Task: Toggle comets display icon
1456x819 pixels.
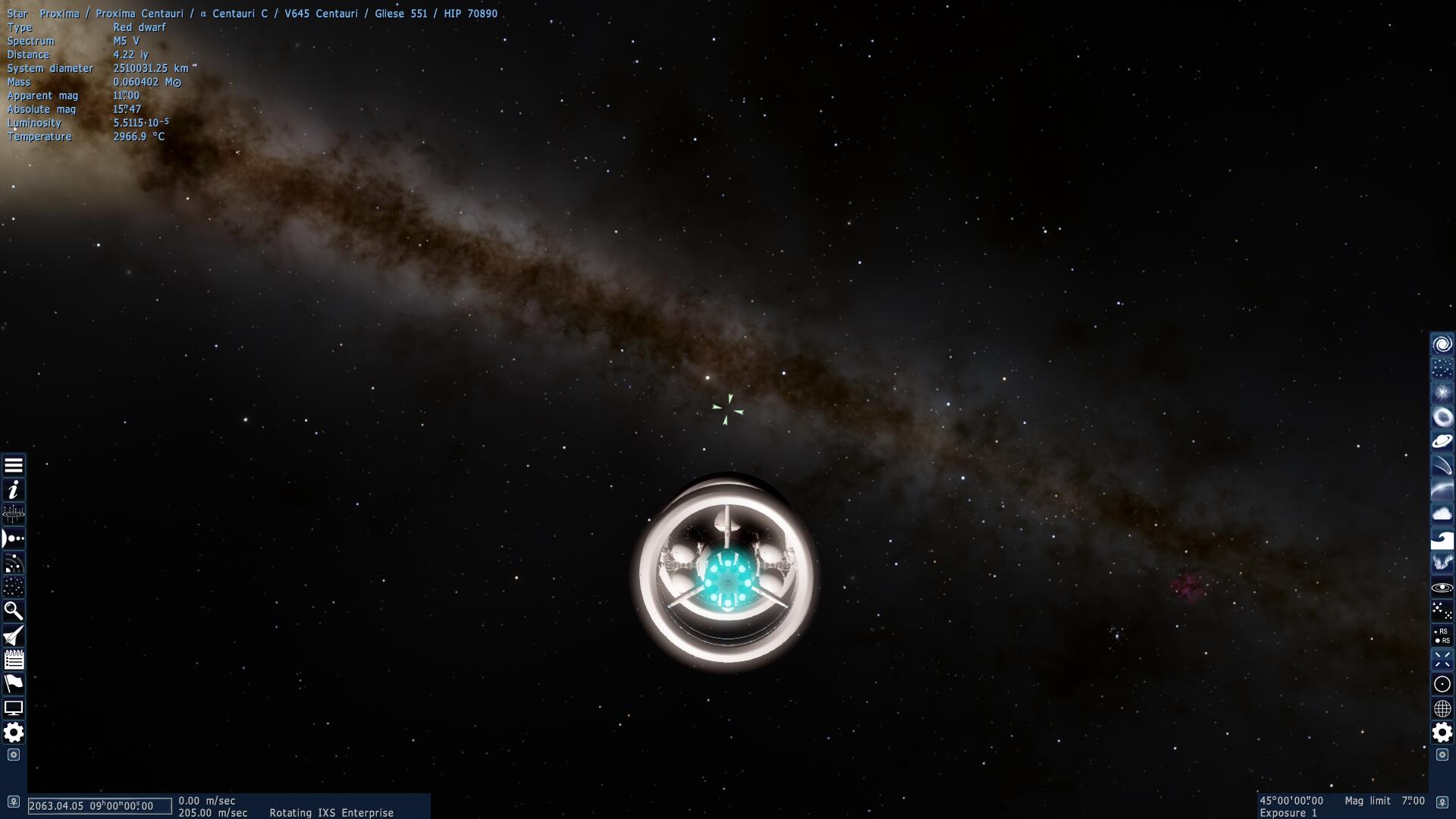Action: click(1442, 466)
